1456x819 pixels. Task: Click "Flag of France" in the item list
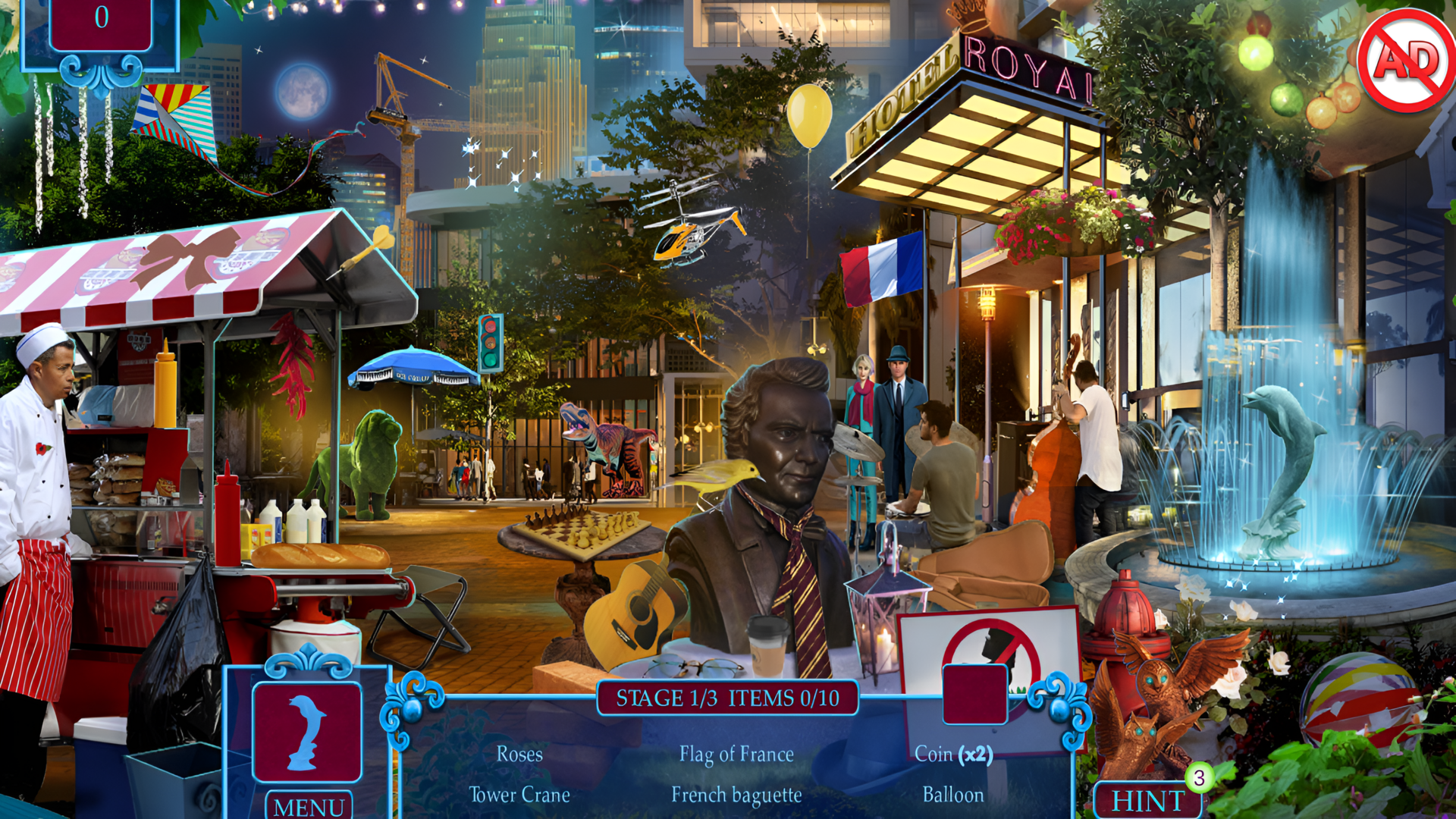pos(736,755)
